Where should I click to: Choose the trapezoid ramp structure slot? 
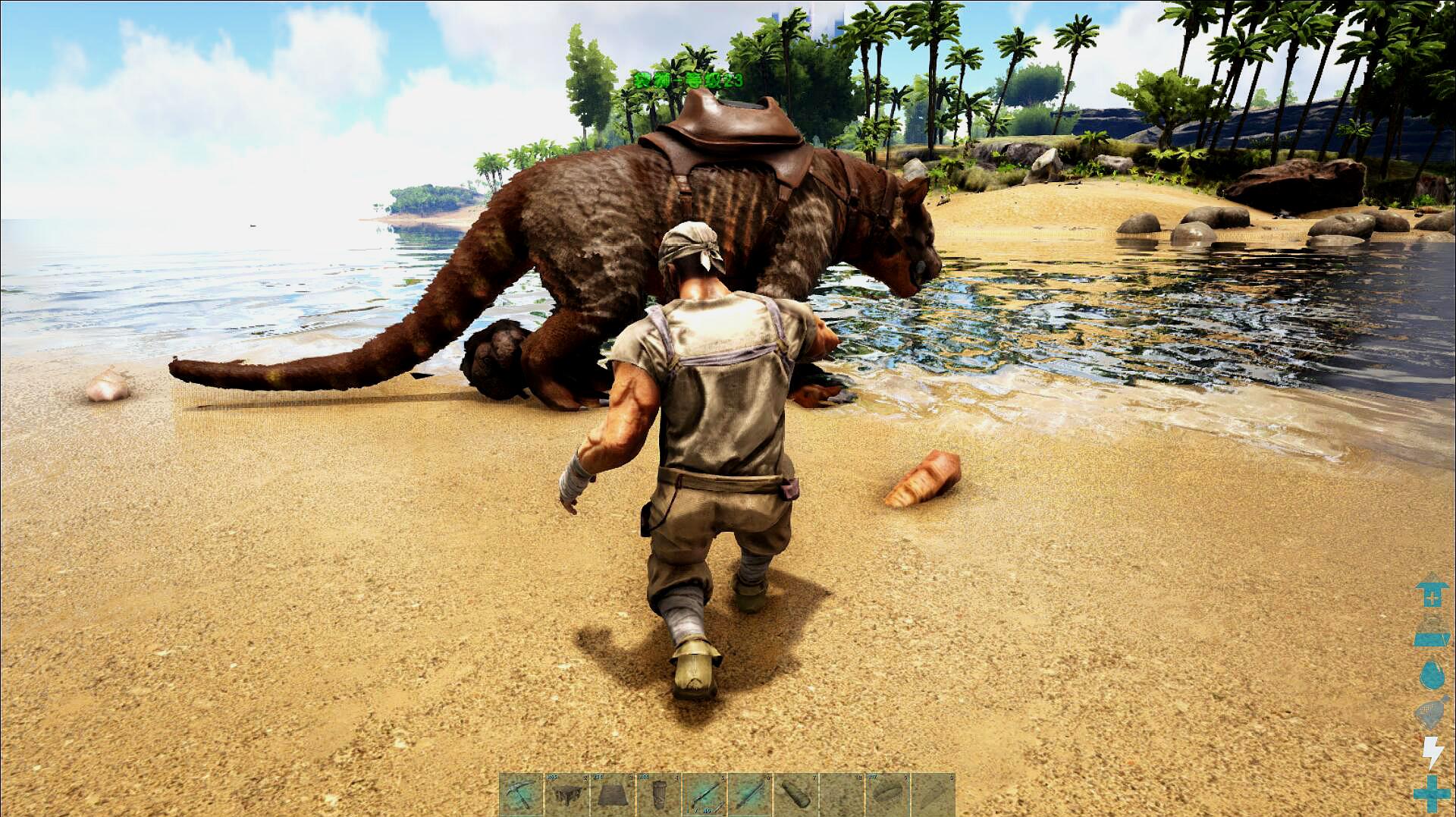(613, 794)
